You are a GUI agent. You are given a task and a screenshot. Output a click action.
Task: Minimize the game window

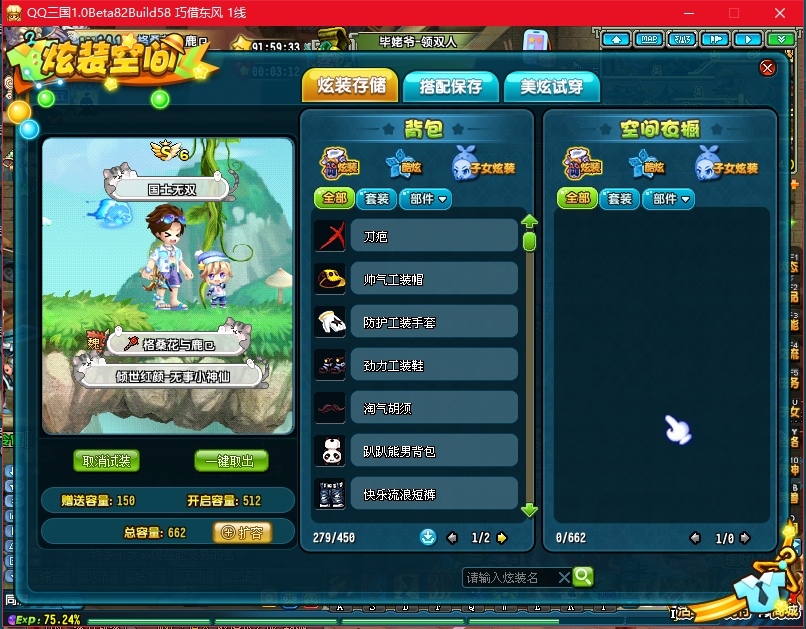(x=690, y=12)
